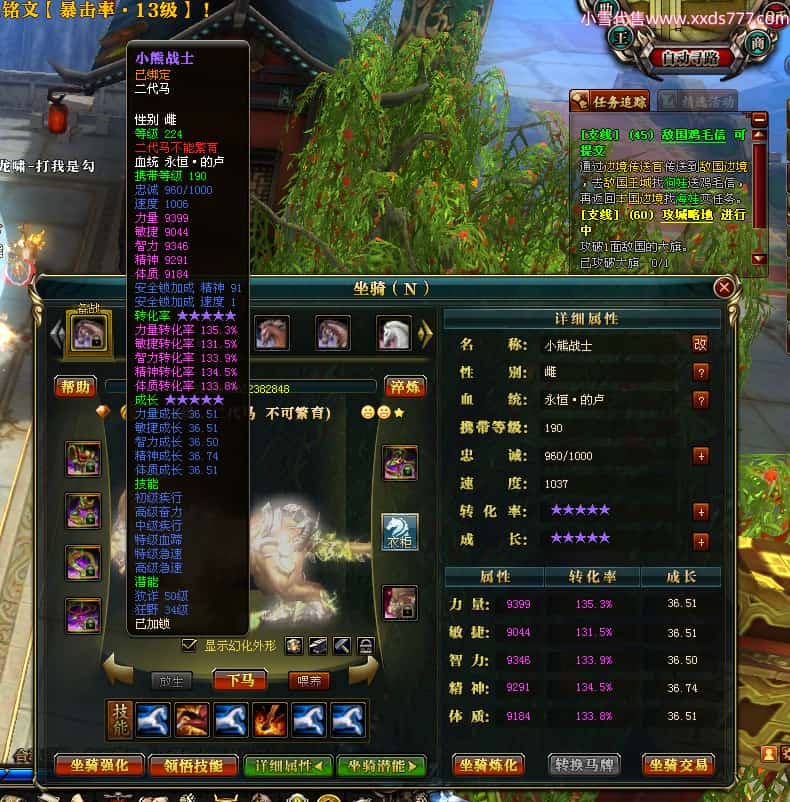
Task: Toggle the 显示幻化外形 checkbox
Action: 189,645
